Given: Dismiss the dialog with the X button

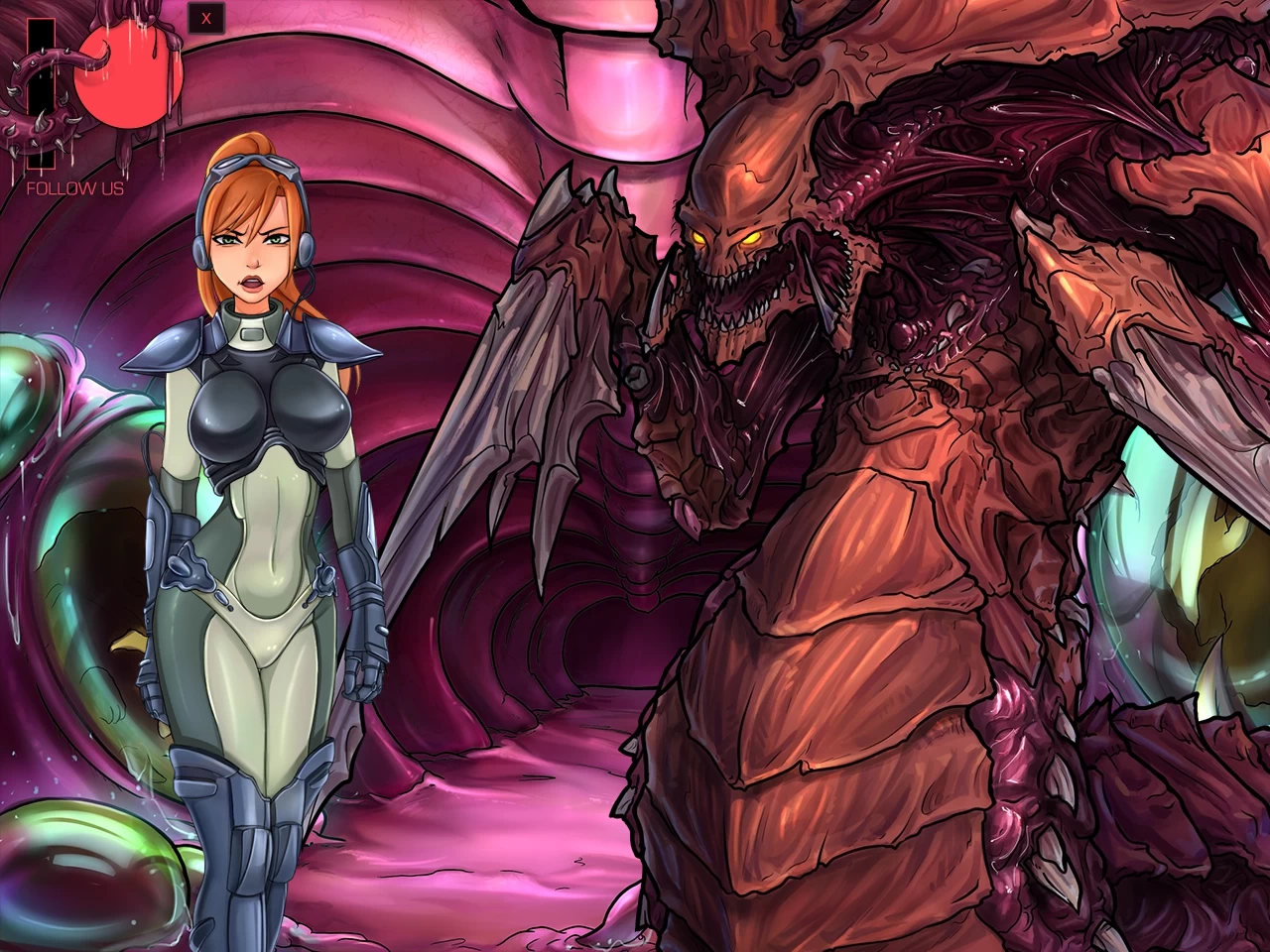Looking at the screenshot, I should pyautogui.click(x=207, y=18).
